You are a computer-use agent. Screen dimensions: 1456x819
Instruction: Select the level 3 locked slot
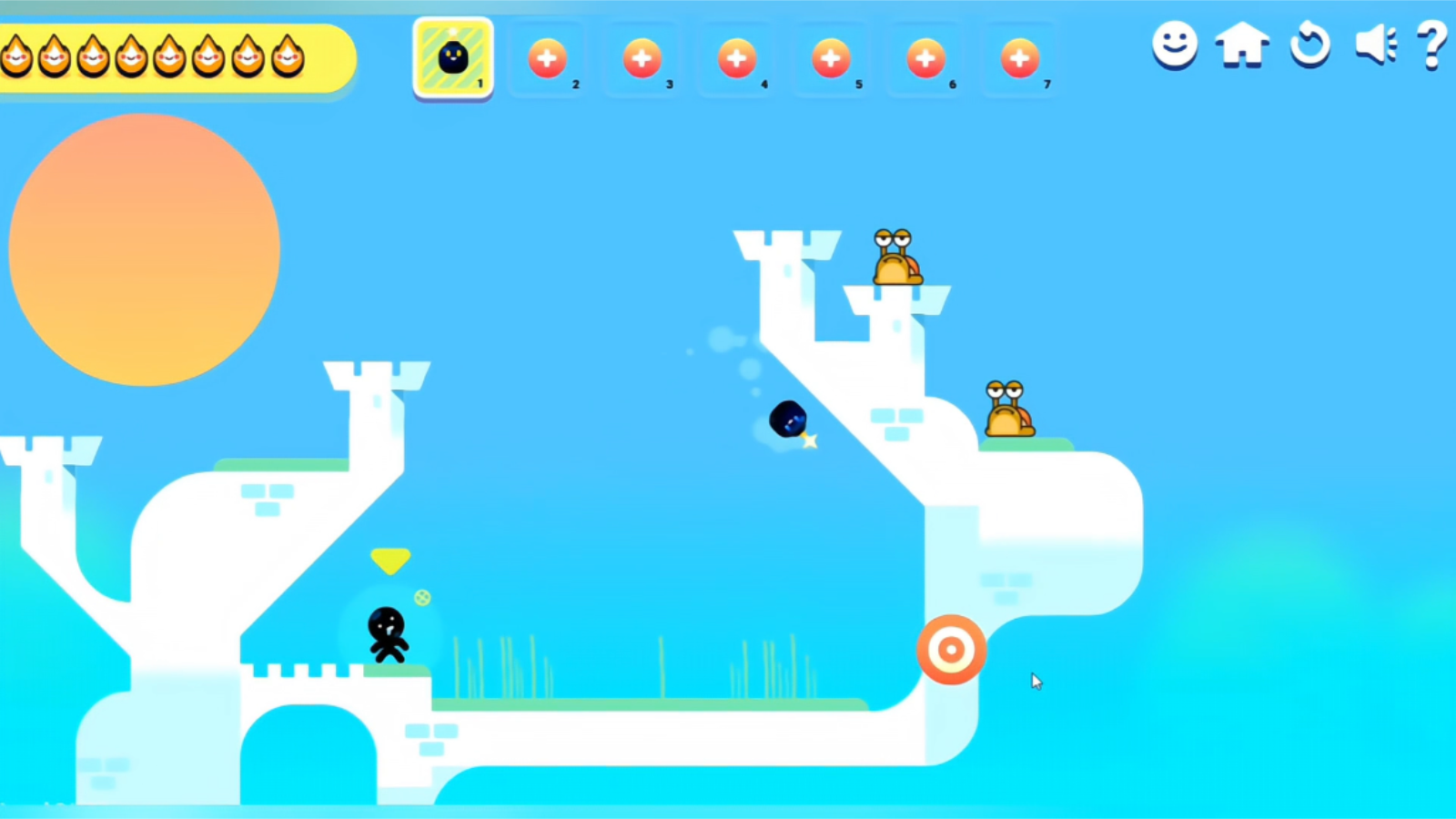click(642, 56)
